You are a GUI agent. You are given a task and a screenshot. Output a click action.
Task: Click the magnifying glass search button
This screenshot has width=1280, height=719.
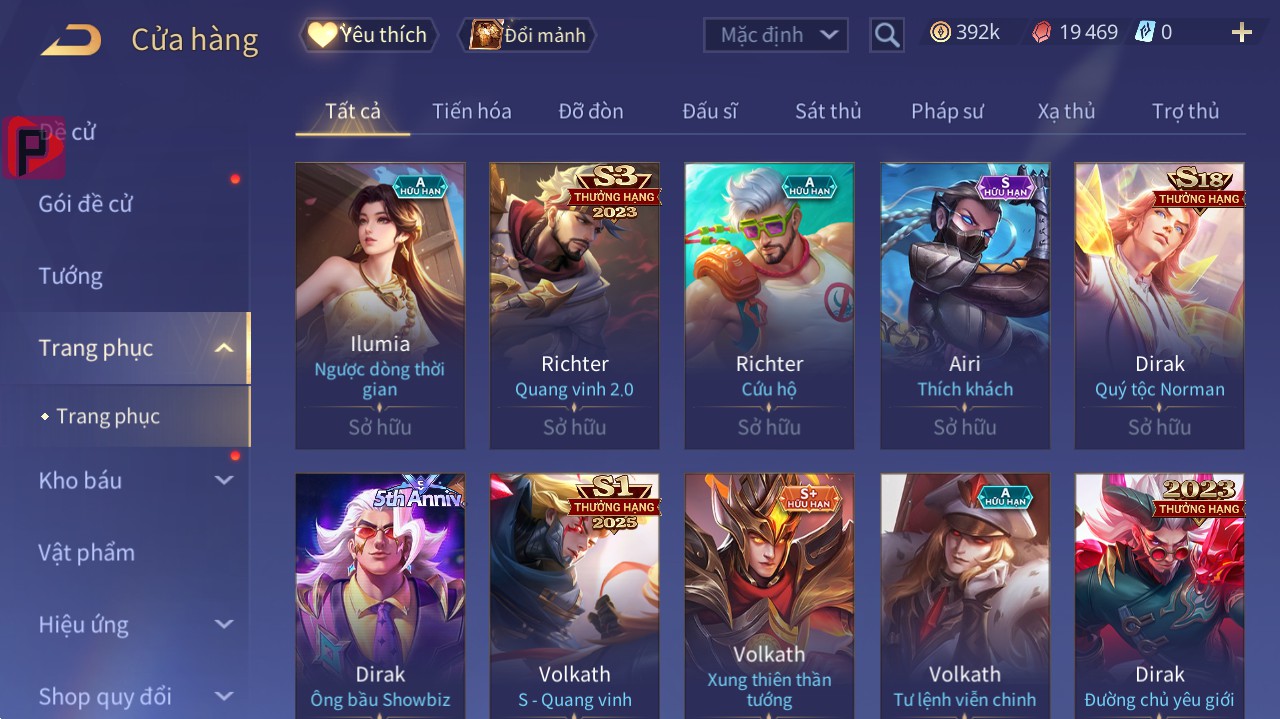(x=886, y=35)
